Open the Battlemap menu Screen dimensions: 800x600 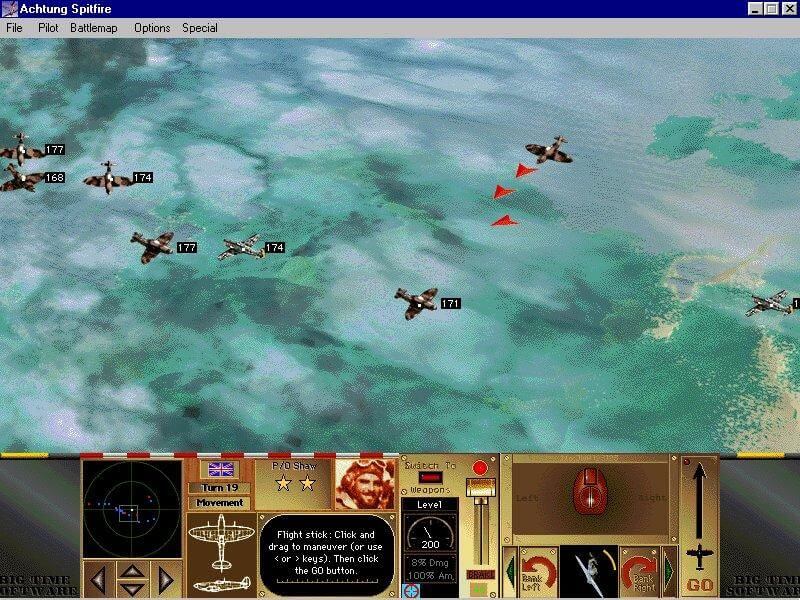tap(94, 28)
